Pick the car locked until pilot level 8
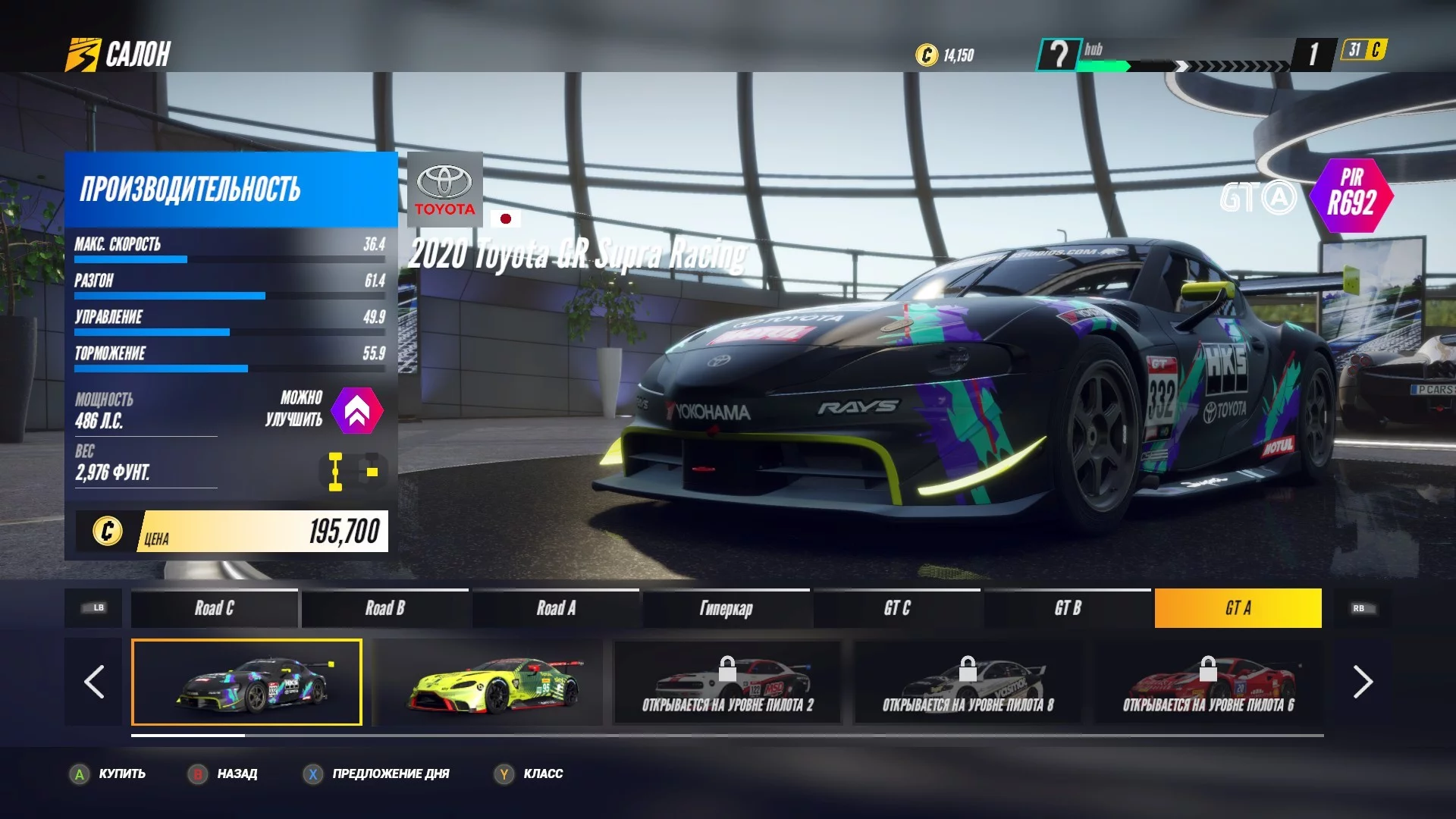The width and height of the screenshot is (1456, 819). point(968,682)
